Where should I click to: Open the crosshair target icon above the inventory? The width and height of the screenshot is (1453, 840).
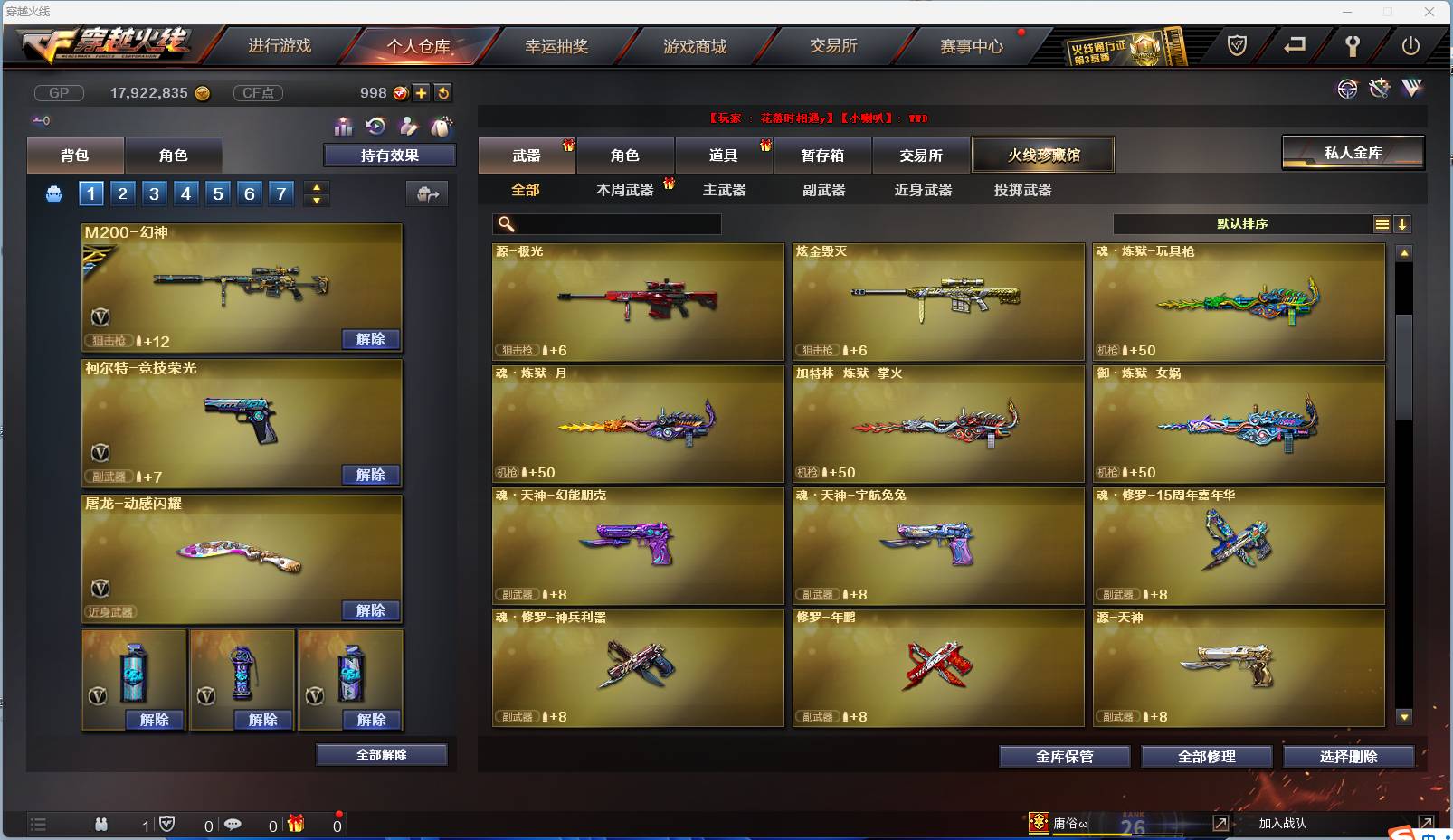tap(1348, 89)
